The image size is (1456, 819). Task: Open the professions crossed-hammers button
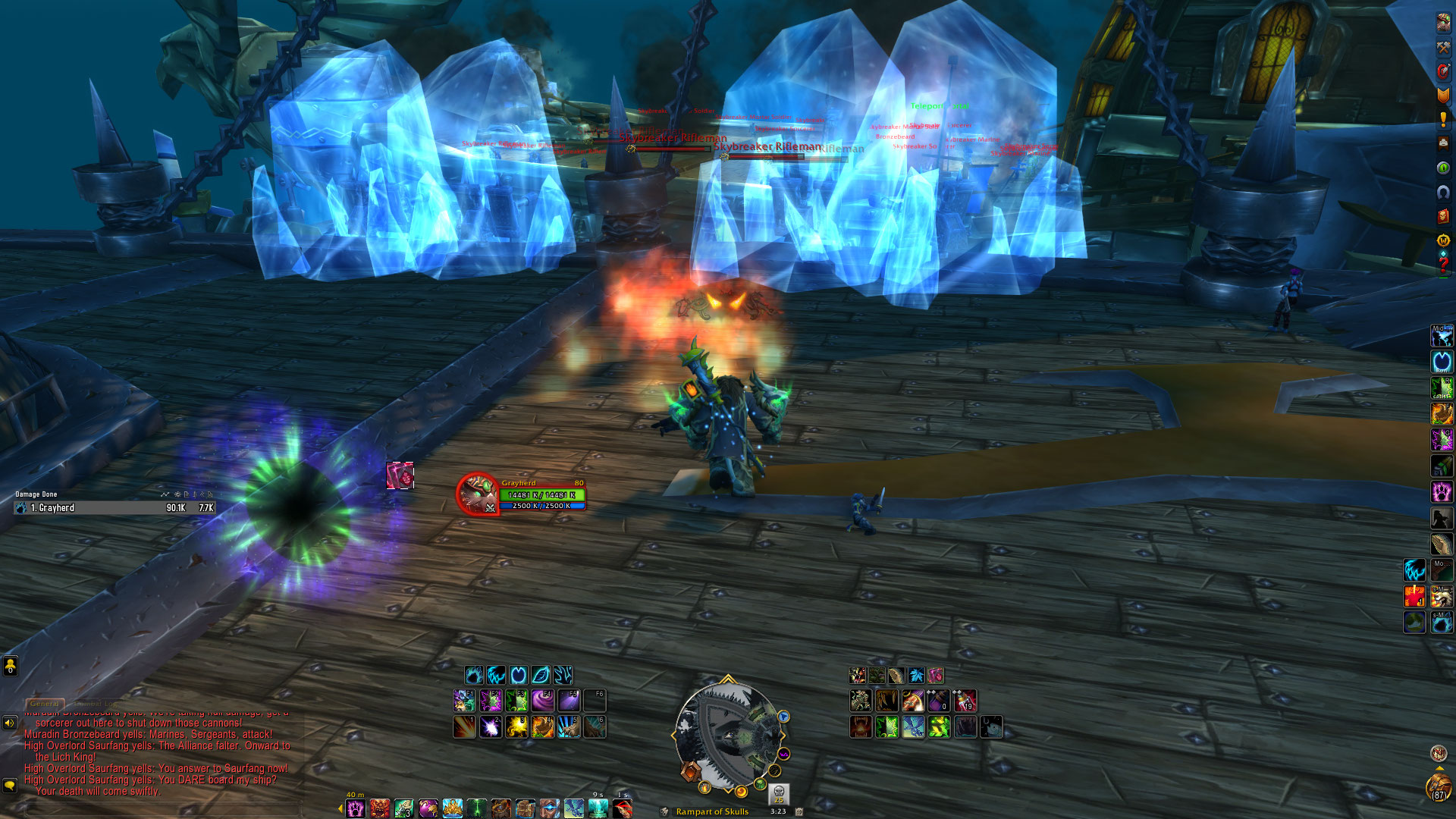click(x=1443, y=47)
